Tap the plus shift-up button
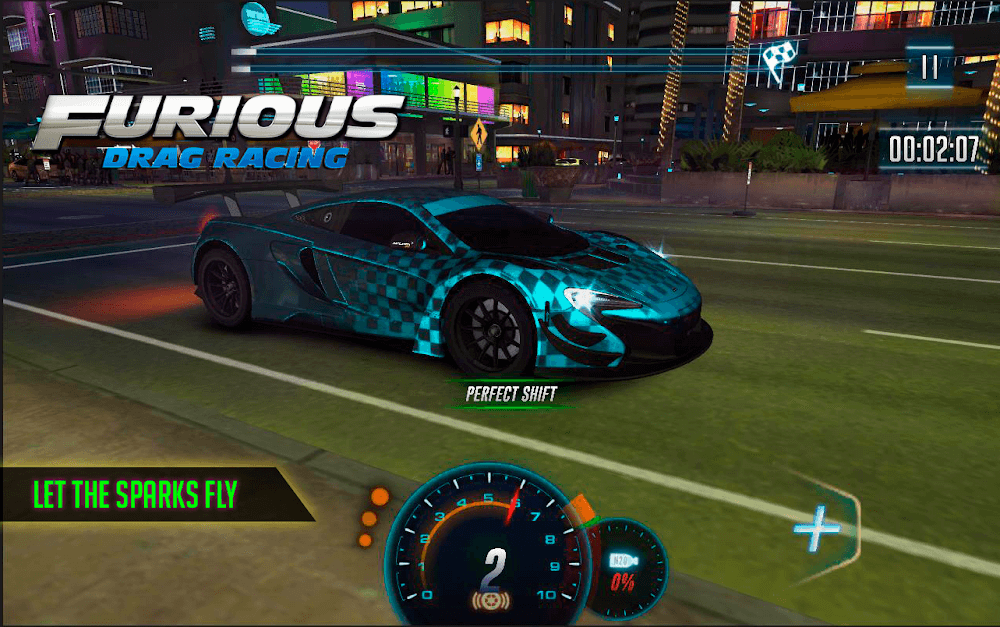1000x627 pixels. 816,531
